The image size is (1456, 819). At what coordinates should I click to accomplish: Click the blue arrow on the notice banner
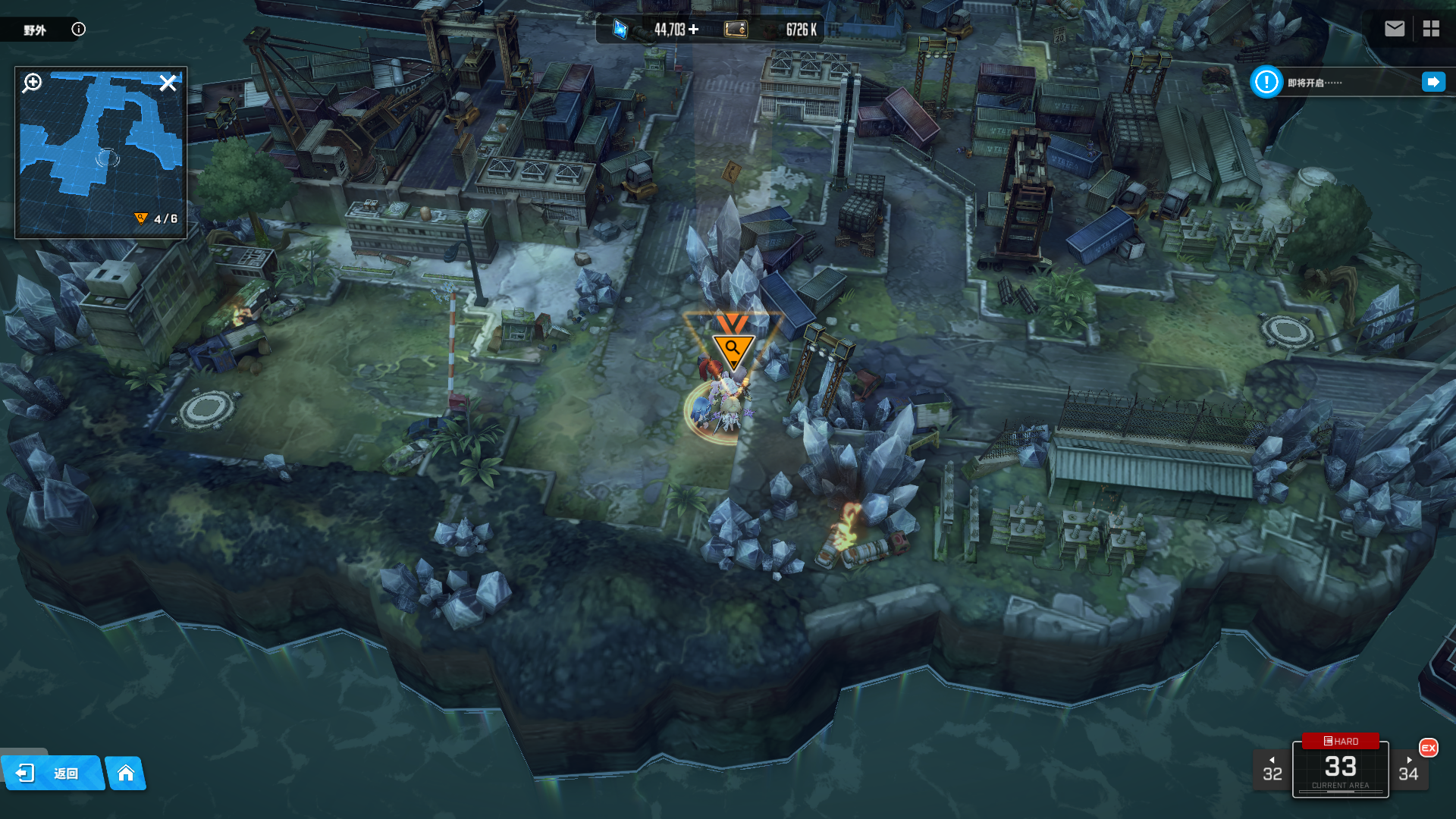pyautogui.click(x=1433, y=82)
